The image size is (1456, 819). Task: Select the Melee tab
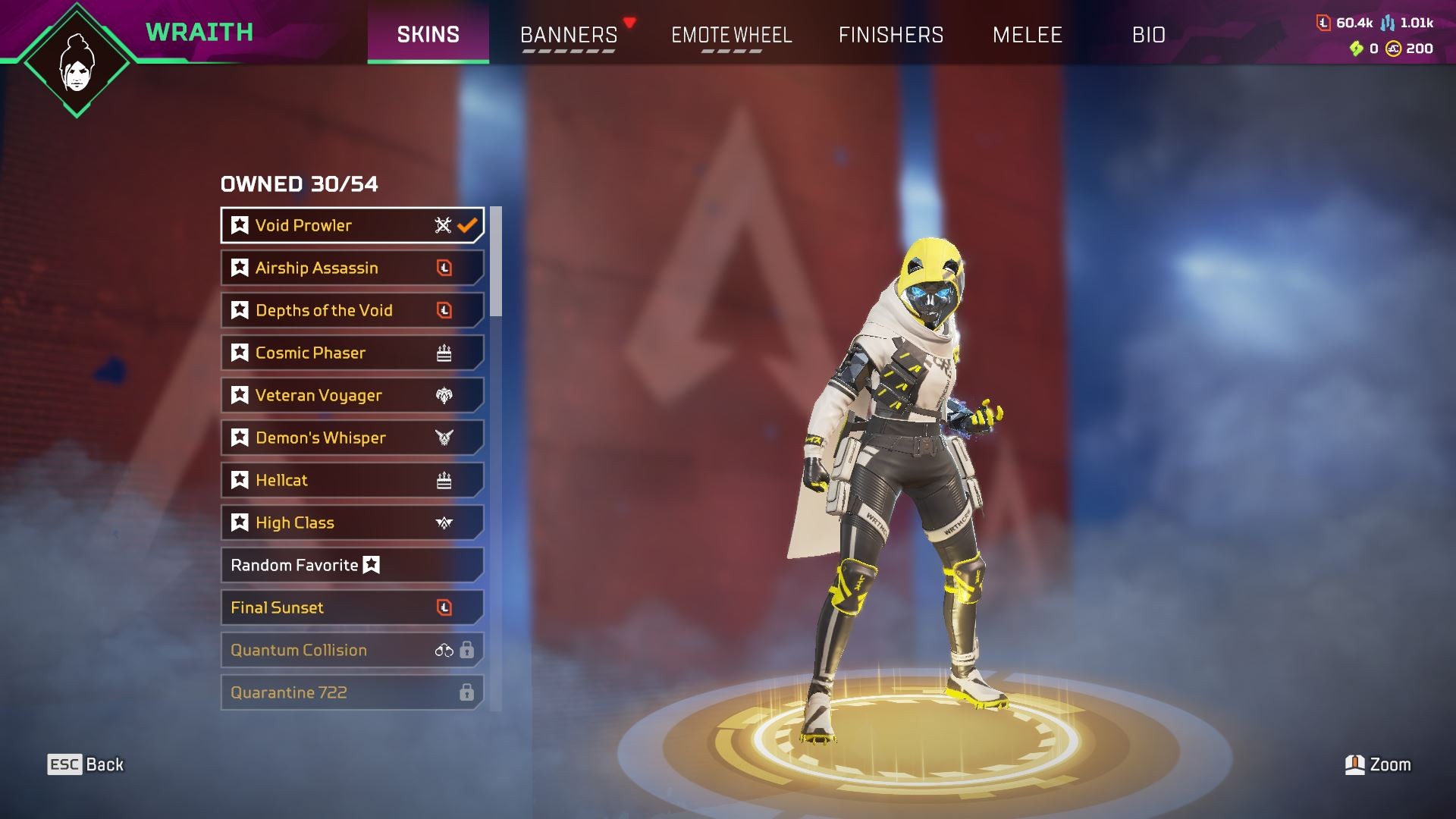click(1028, 35)
